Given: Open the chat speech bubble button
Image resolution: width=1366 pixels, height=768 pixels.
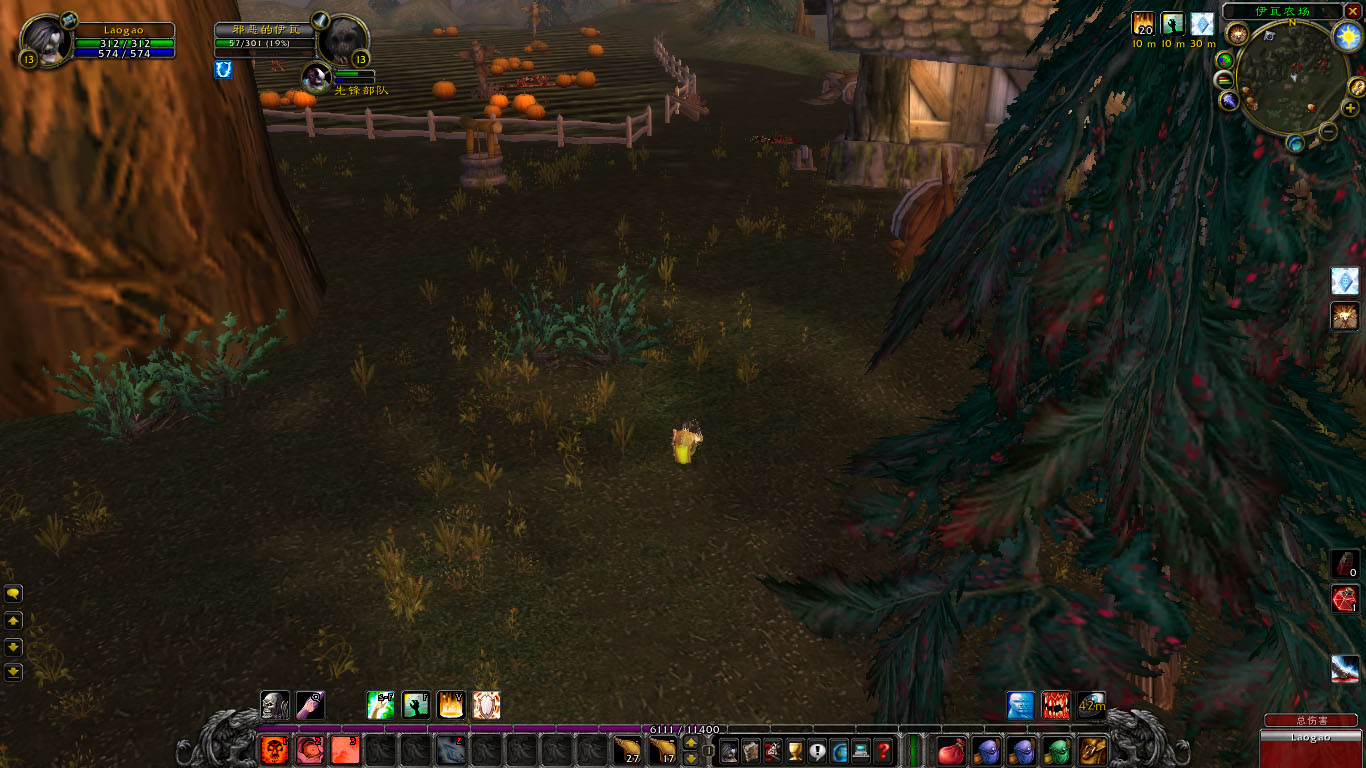Looking at the screenshot, I should pos(14,593).
